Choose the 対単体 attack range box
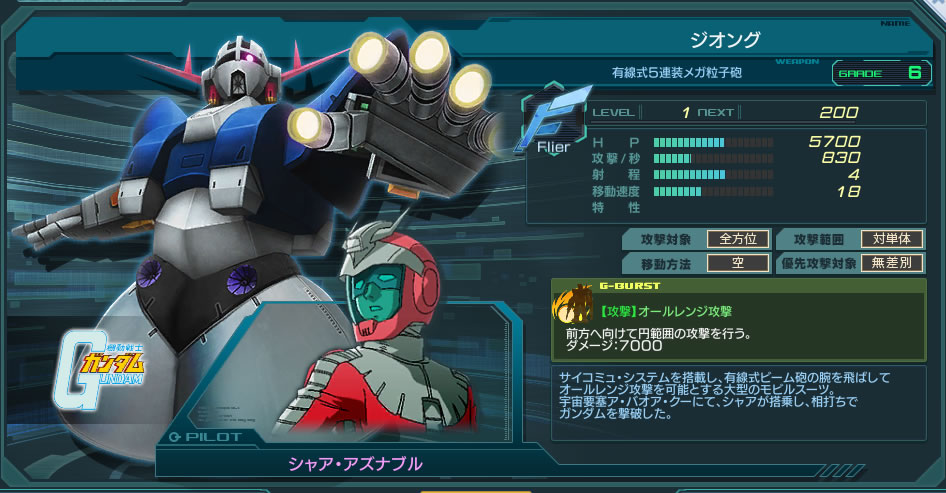946x493 pixels. (x=891, y=239)
